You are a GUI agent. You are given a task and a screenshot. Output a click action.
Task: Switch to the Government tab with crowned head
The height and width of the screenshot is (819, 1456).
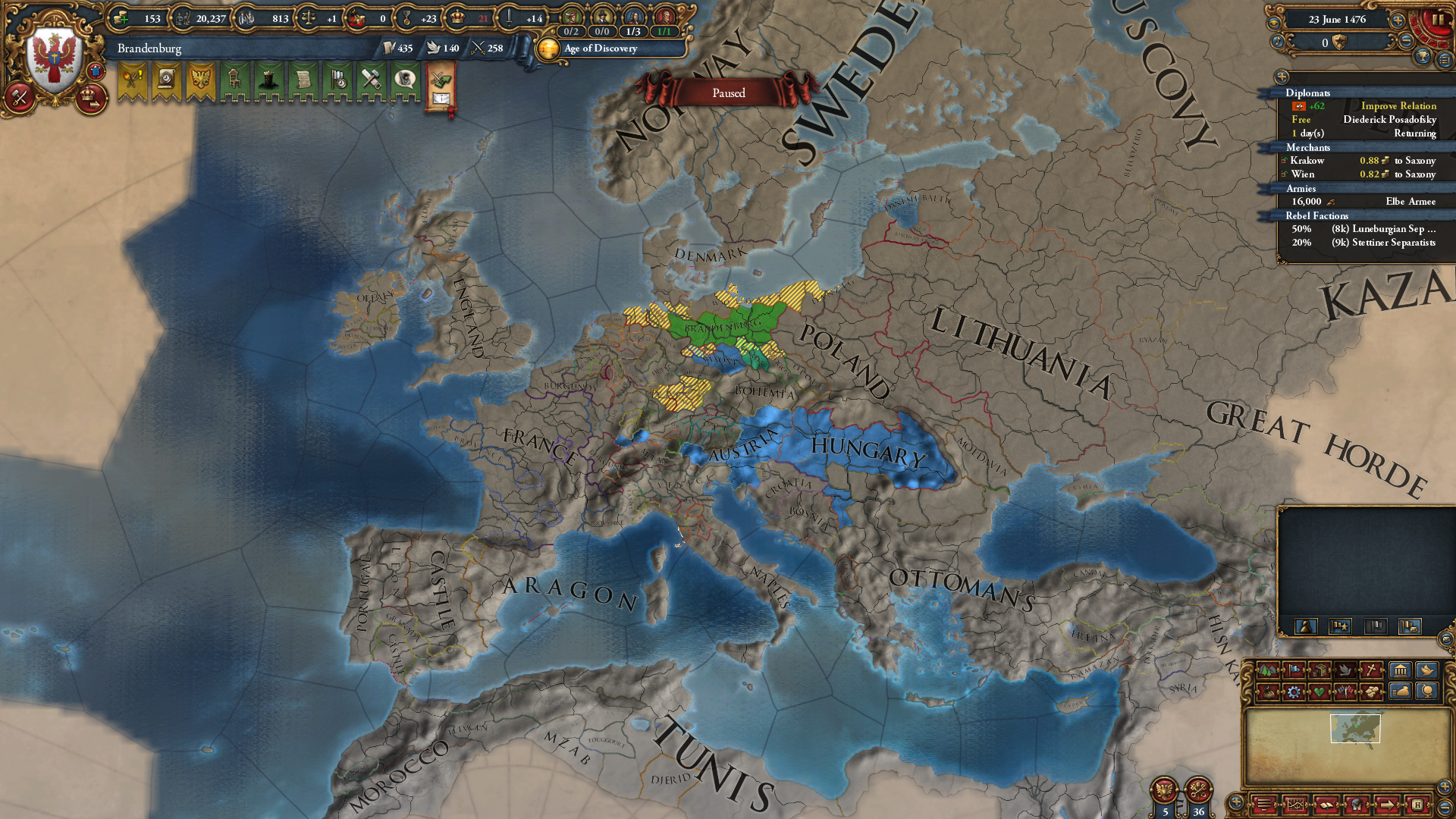click(x=268, y=79)
